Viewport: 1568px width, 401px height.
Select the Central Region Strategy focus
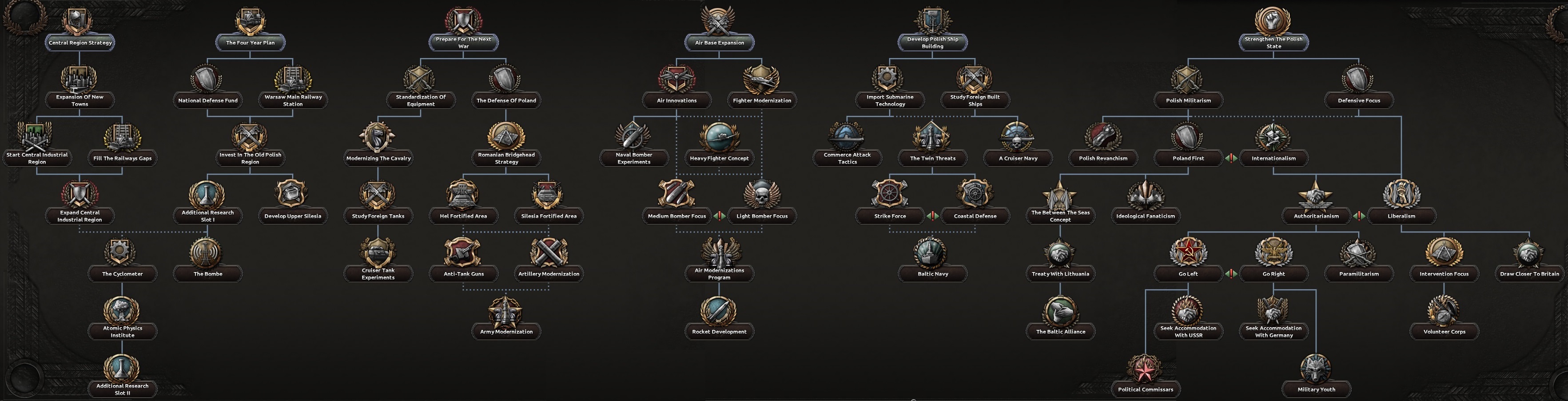click(80, 43)
